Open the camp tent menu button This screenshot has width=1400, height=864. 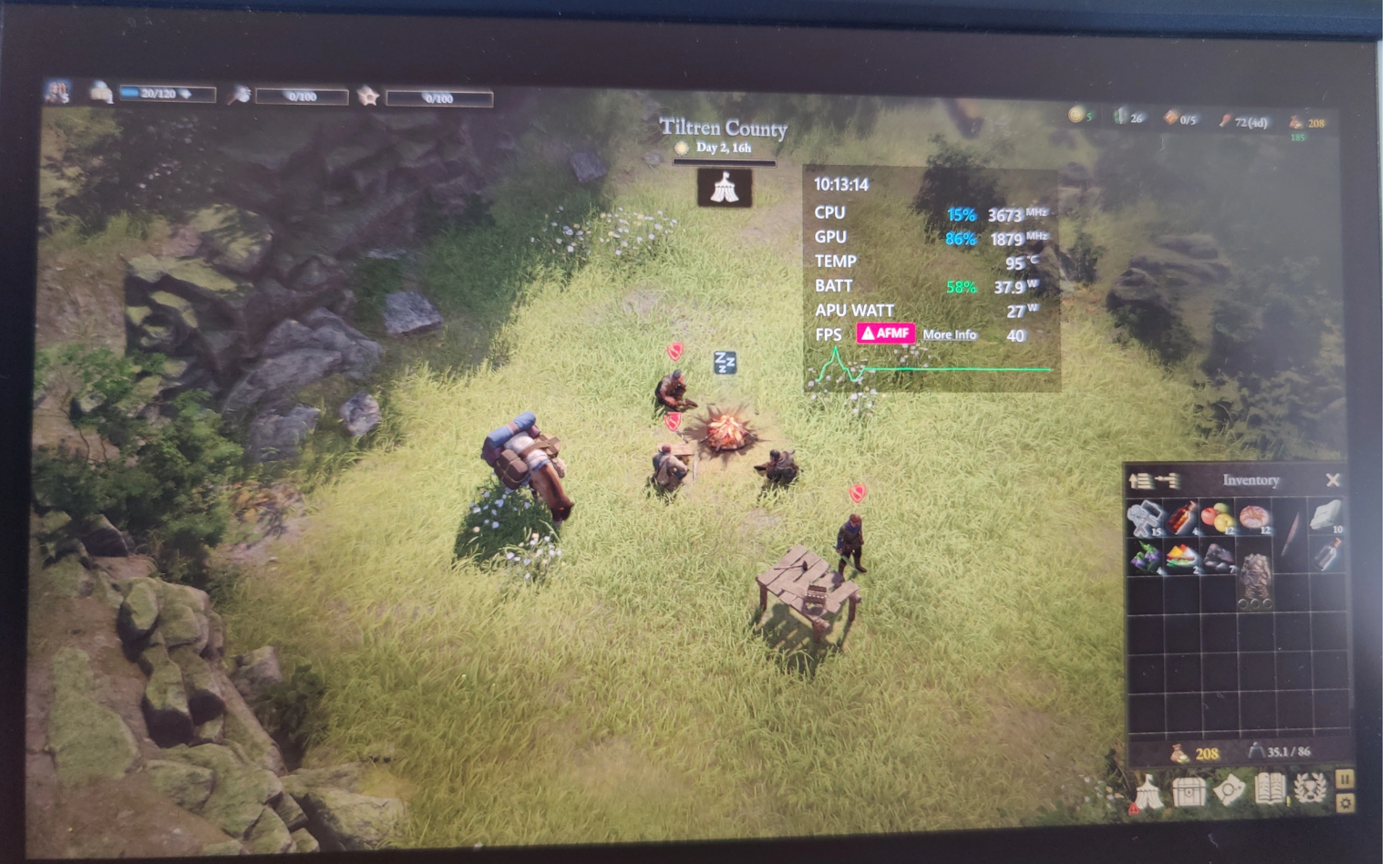coord(1147,791)
